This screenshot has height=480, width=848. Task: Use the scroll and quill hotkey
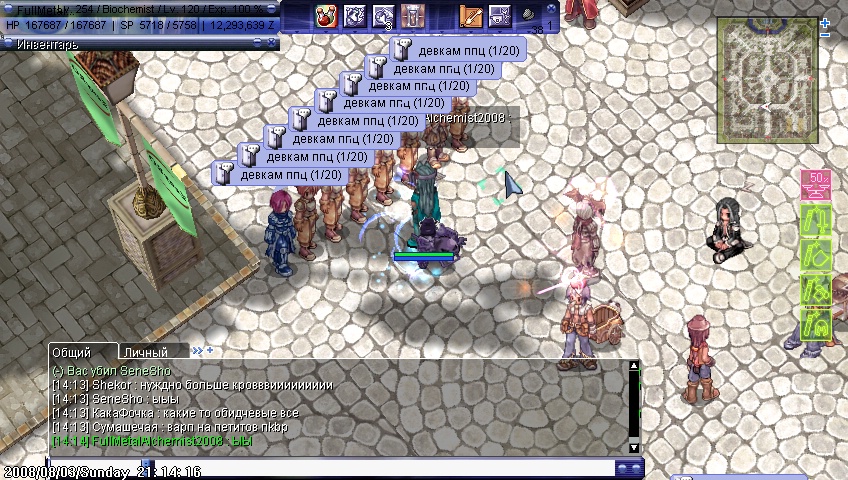point(471,16)
